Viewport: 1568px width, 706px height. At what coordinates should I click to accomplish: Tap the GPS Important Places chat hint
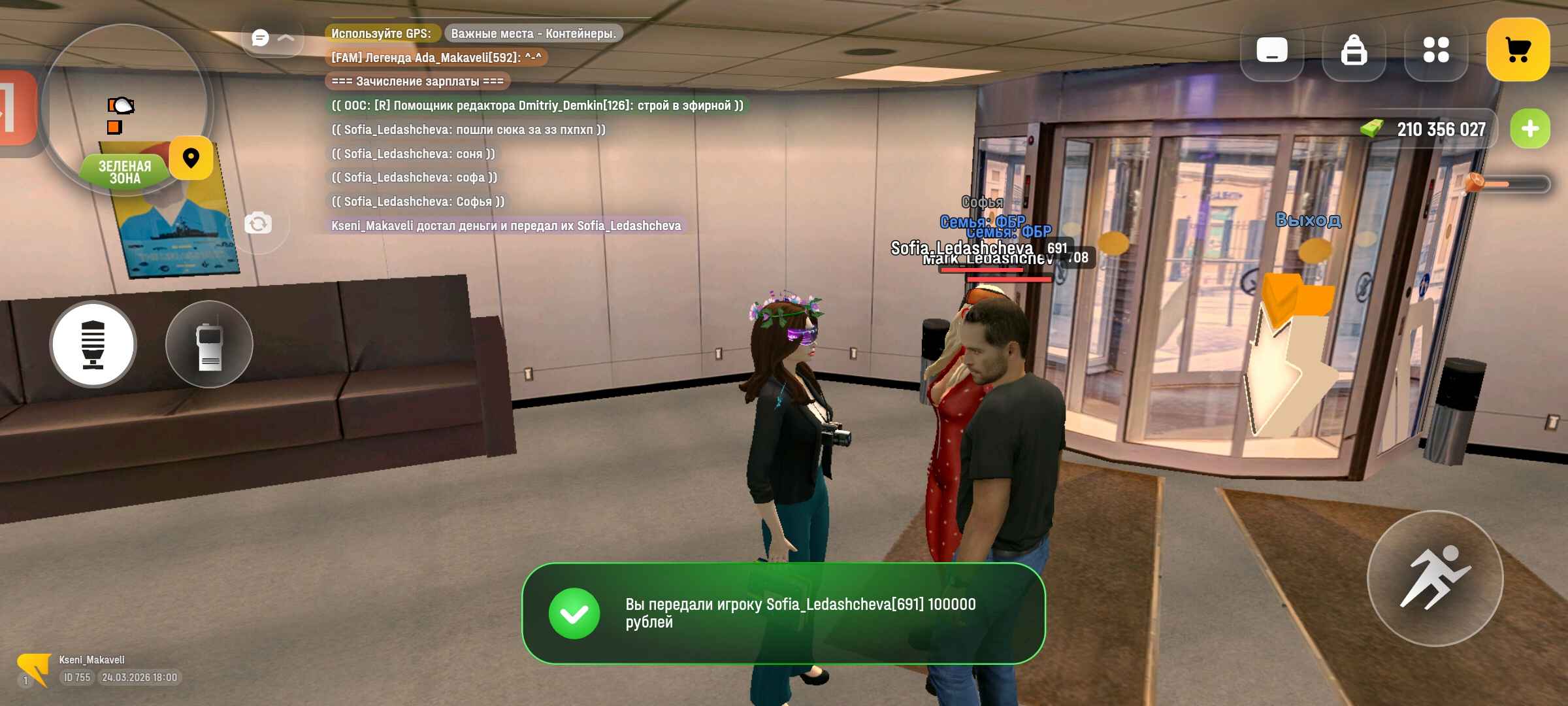pyautogui.click(x=533, y=33)
